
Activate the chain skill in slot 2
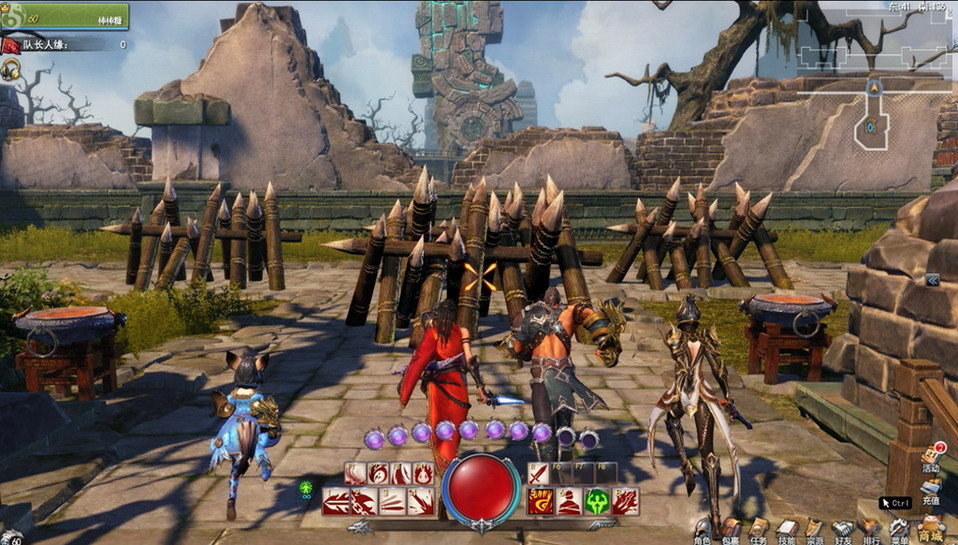tap(364, 501)
